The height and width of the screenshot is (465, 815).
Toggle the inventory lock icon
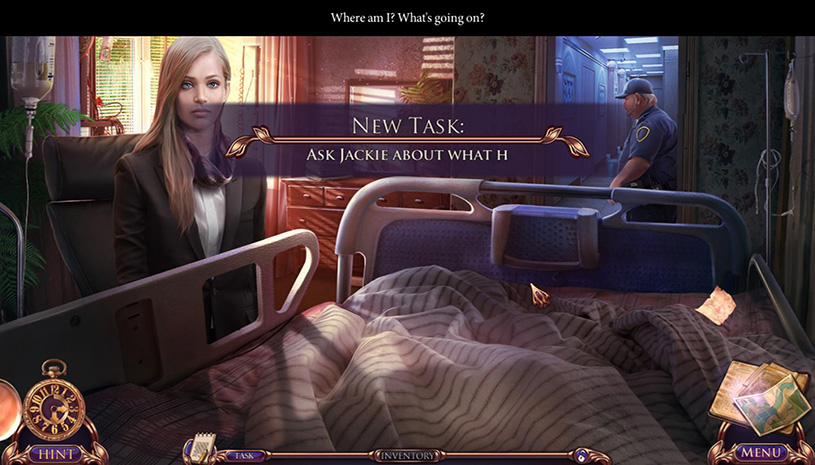pos(580,456)
